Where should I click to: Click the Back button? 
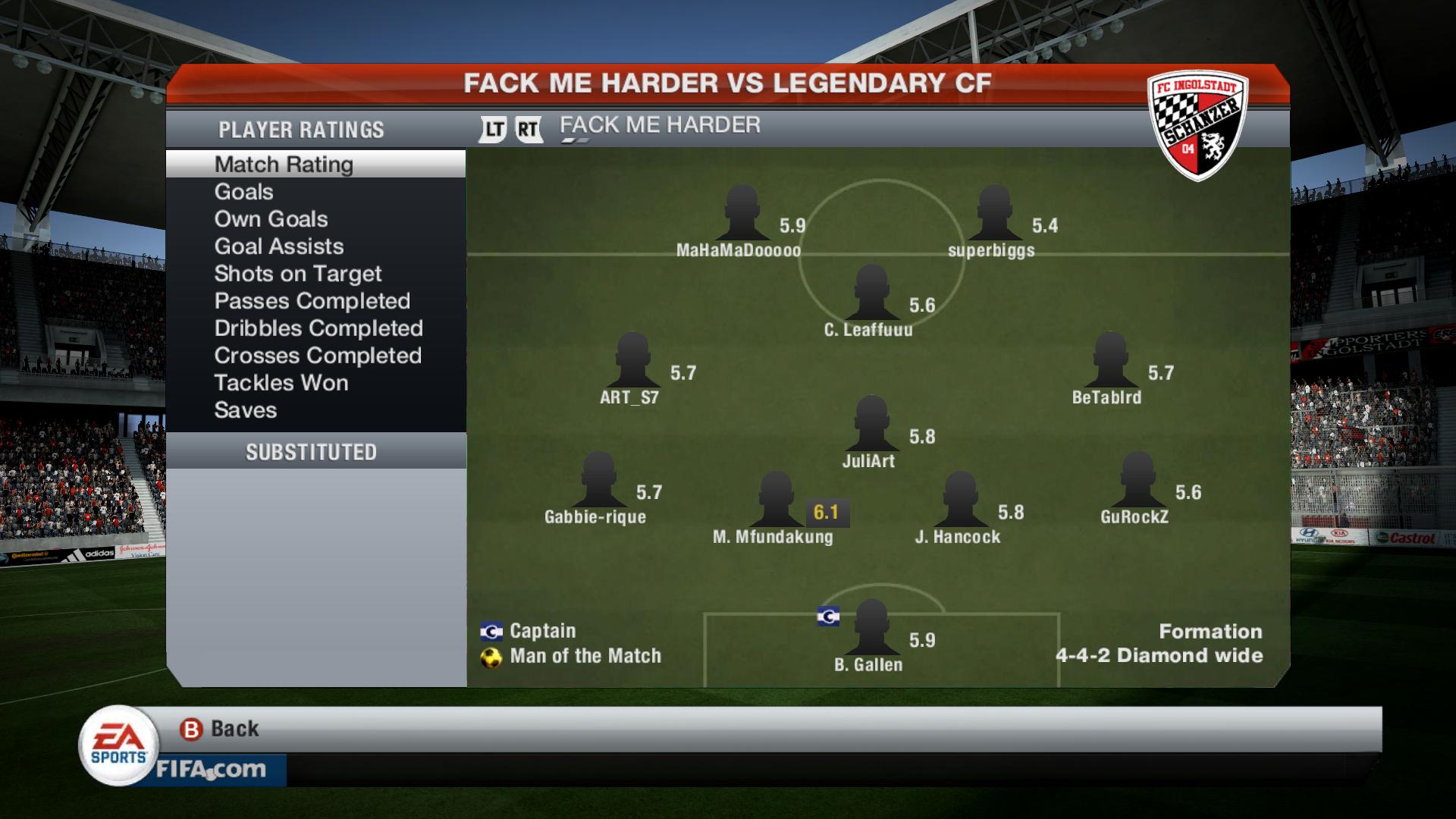(220, 729)
